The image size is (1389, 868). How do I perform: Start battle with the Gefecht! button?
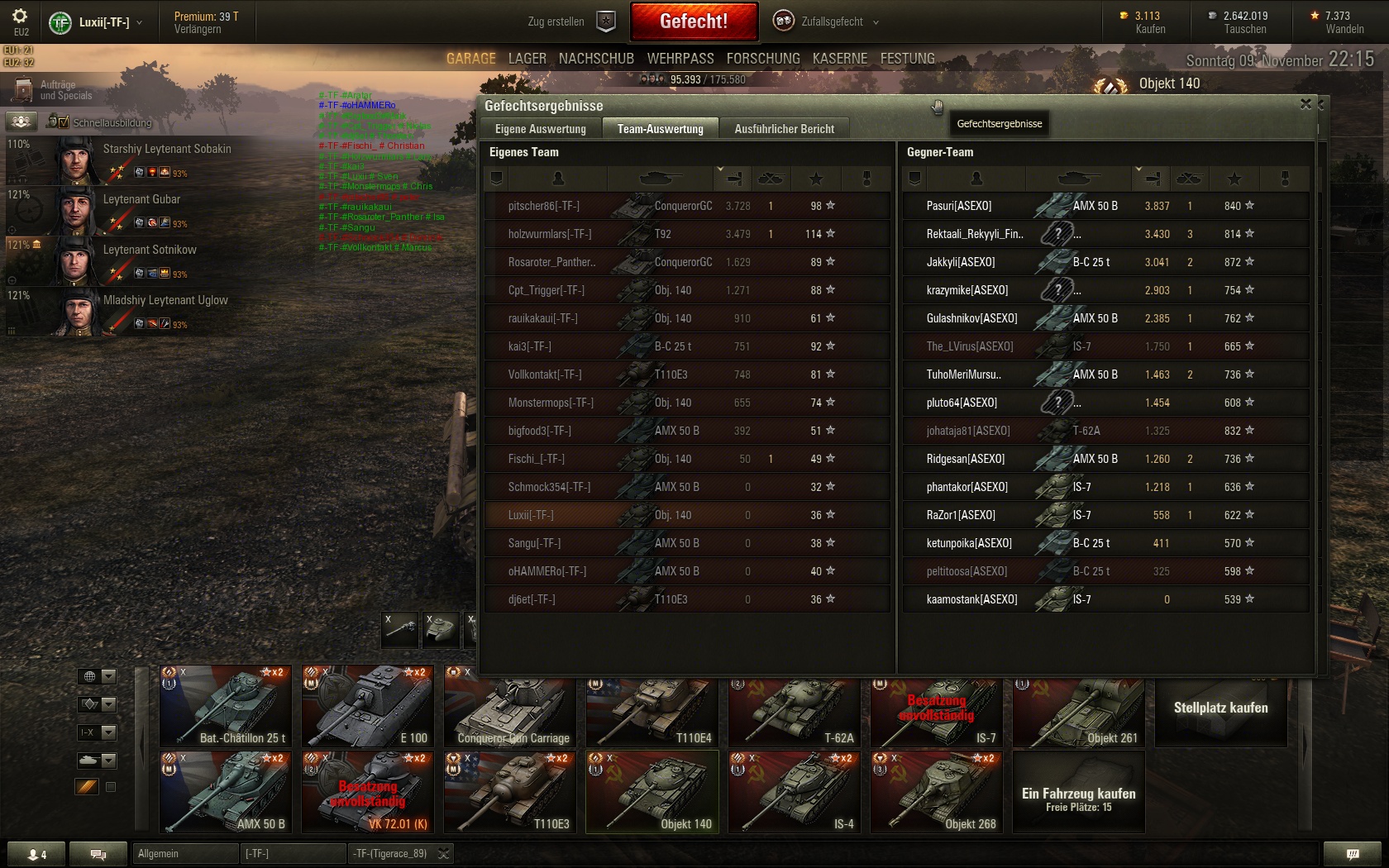(694, 21)
